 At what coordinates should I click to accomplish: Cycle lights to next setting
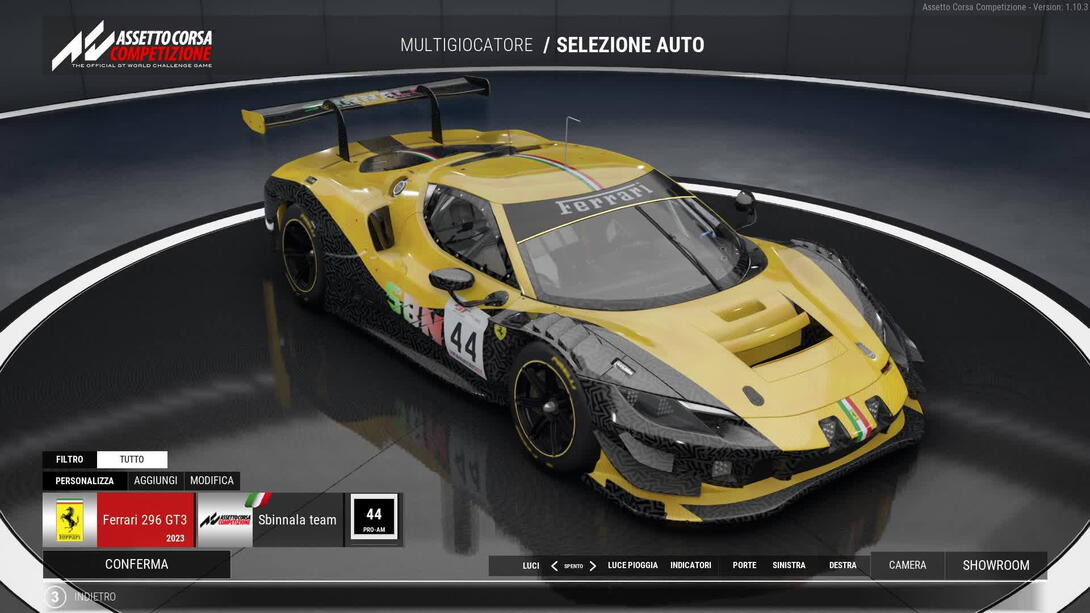point(592,566)
